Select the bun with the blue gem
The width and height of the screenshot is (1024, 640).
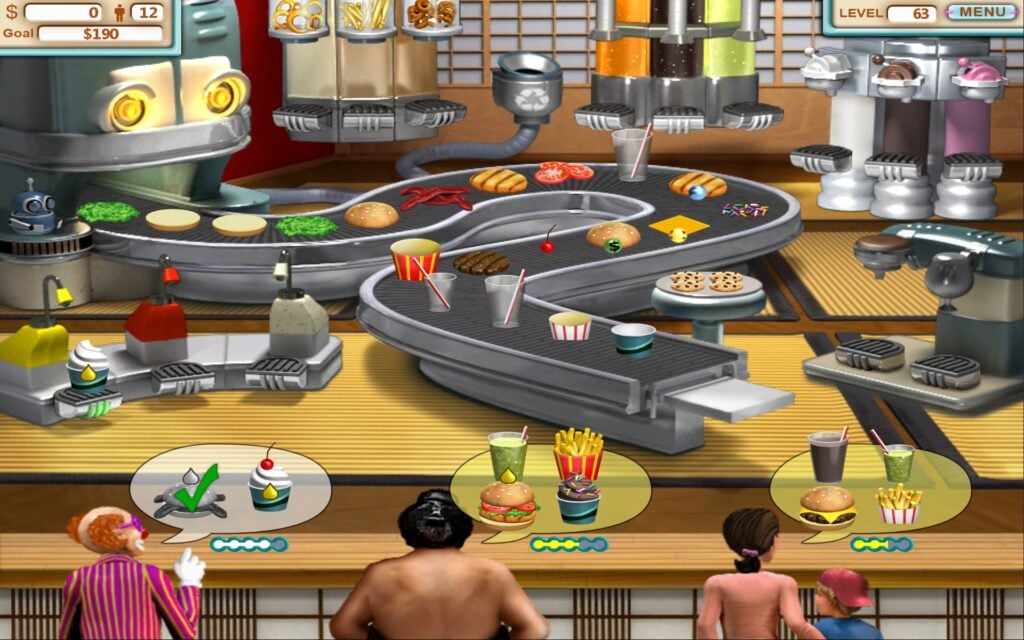coord(698,185)
